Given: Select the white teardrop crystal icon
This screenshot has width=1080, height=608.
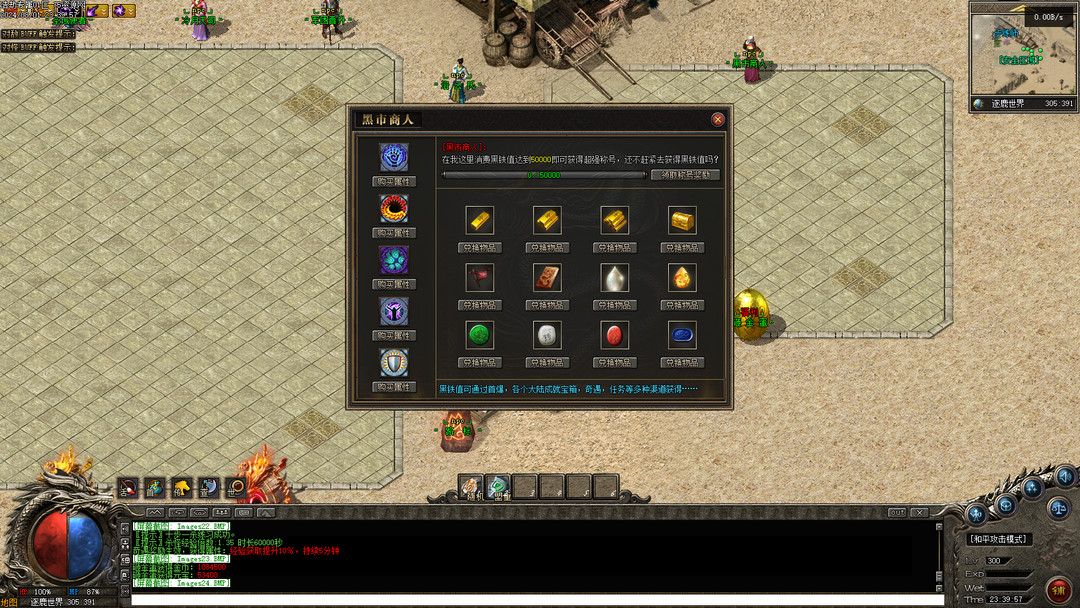Looking at the screenshot, I should 615,277.
